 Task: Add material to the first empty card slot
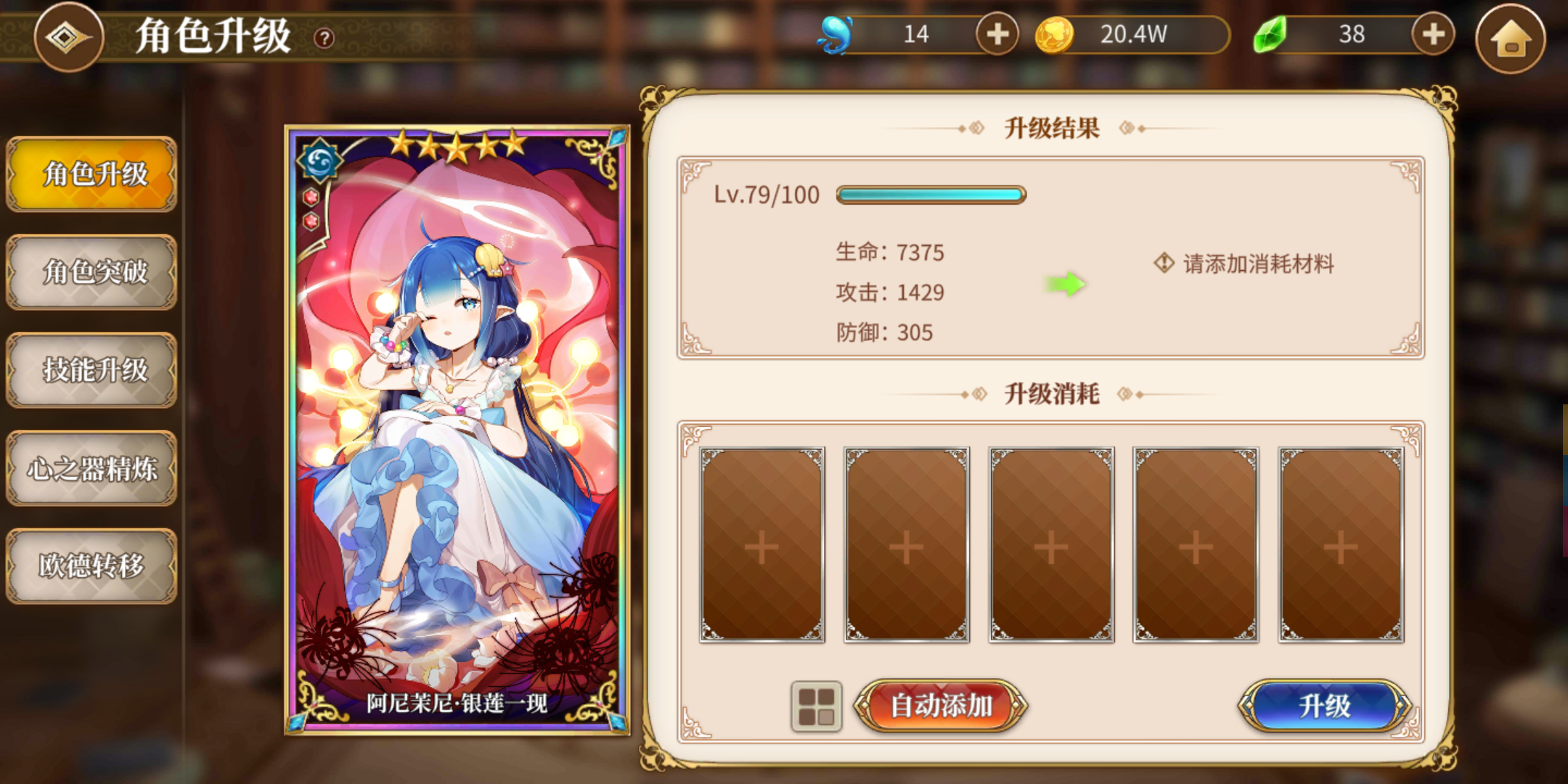[762, 546]
